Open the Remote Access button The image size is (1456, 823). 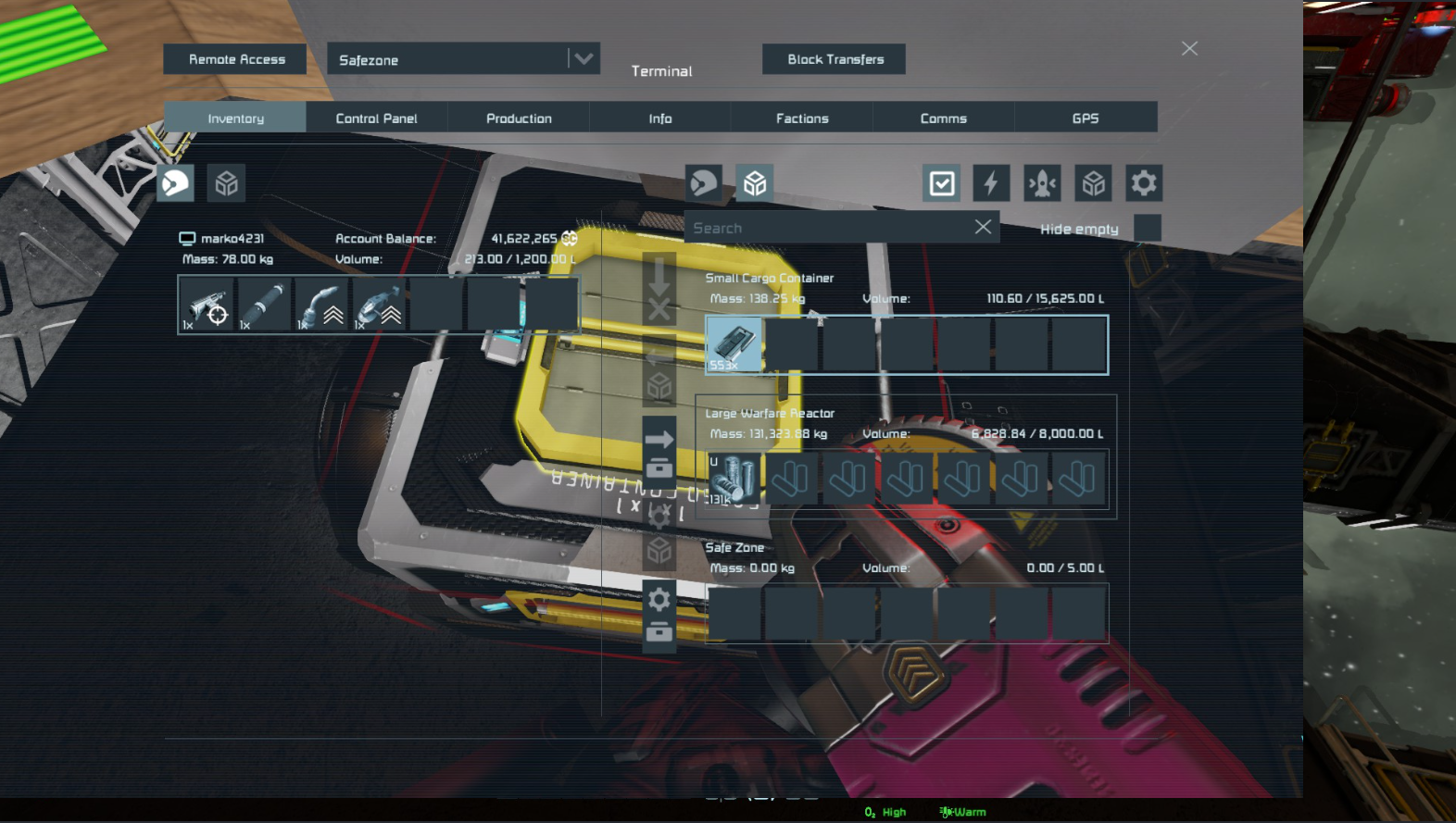coord(235,59)
